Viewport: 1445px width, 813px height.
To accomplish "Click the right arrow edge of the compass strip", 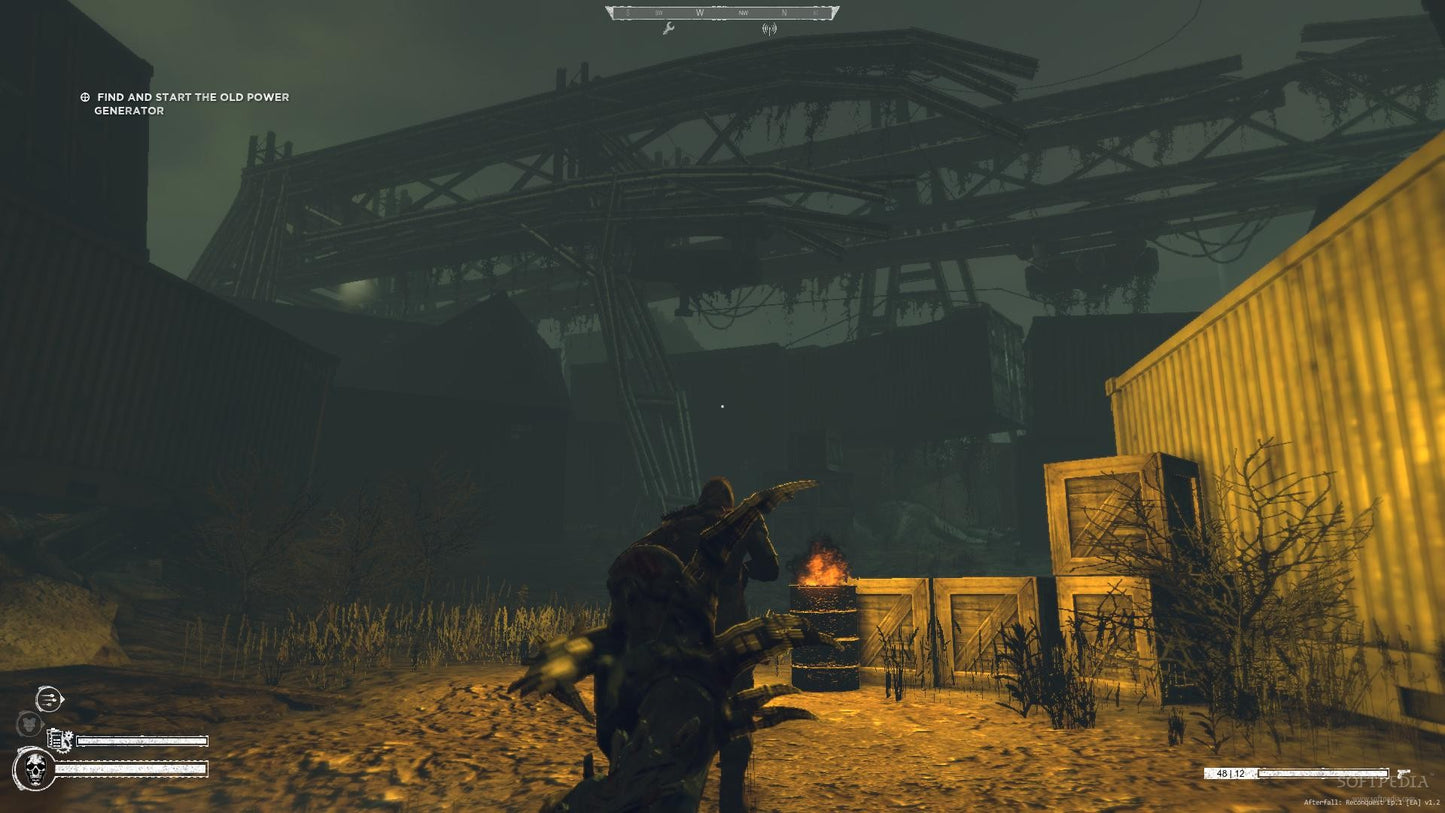I will point(834,12).
